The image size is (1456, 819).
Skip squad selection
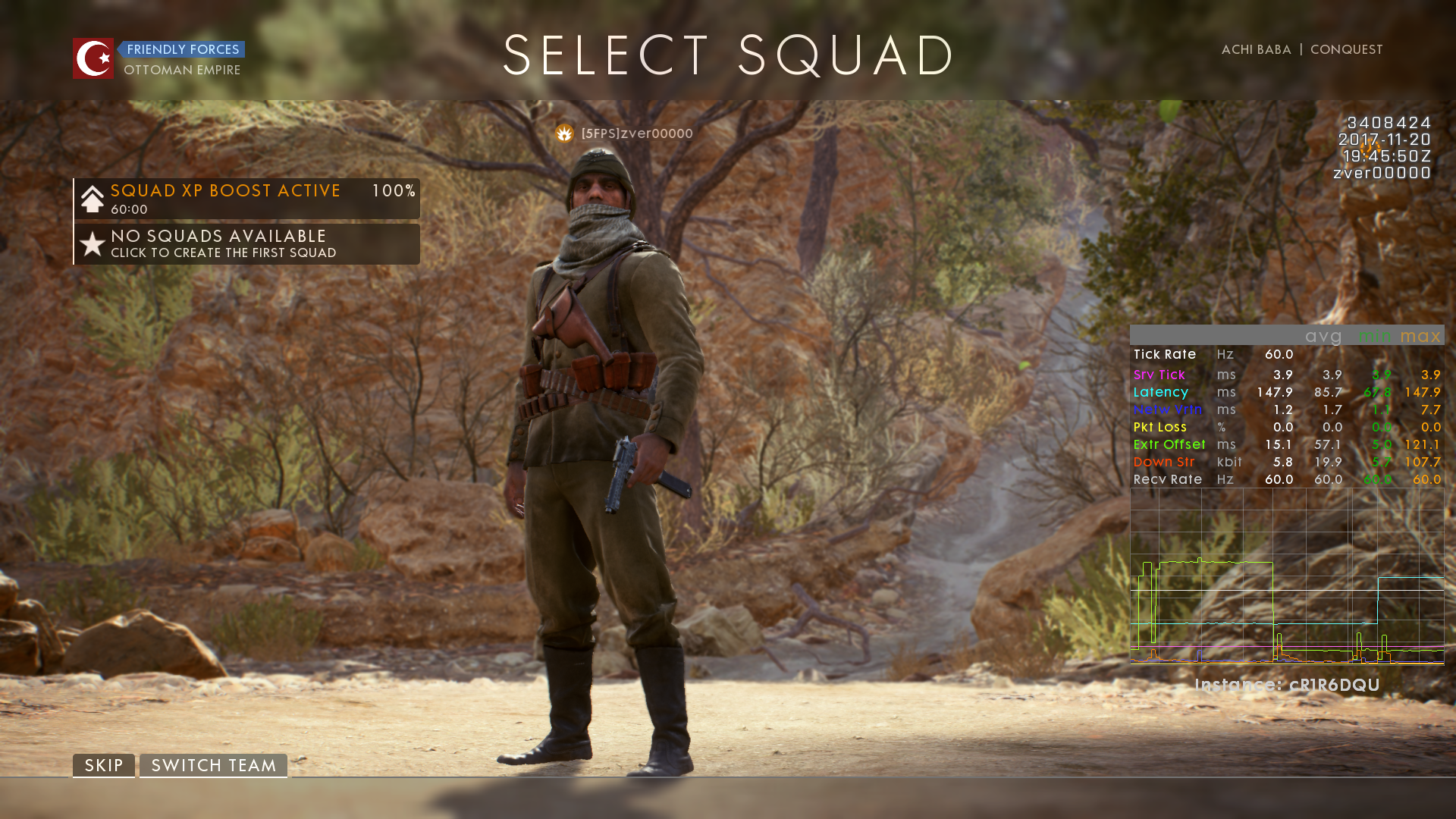click(x=104, y=765)
